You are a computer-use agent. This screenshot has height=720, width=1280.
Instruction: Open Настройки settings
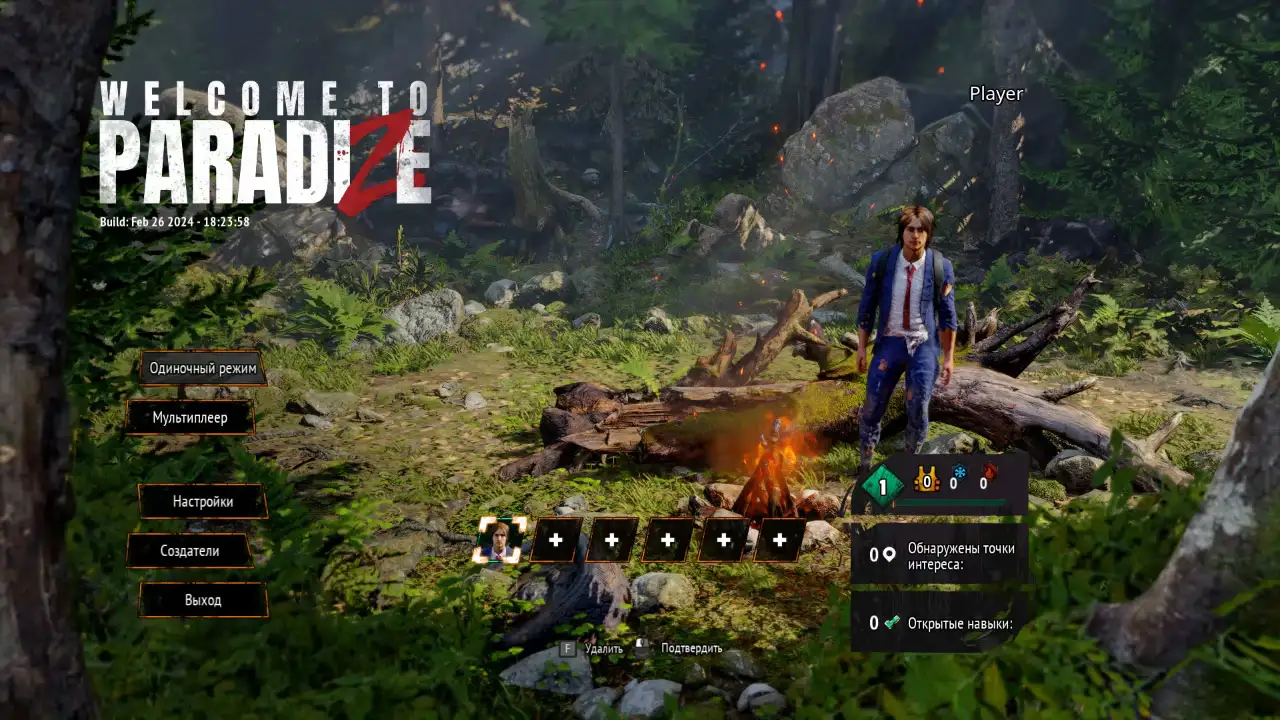[202, 501]
